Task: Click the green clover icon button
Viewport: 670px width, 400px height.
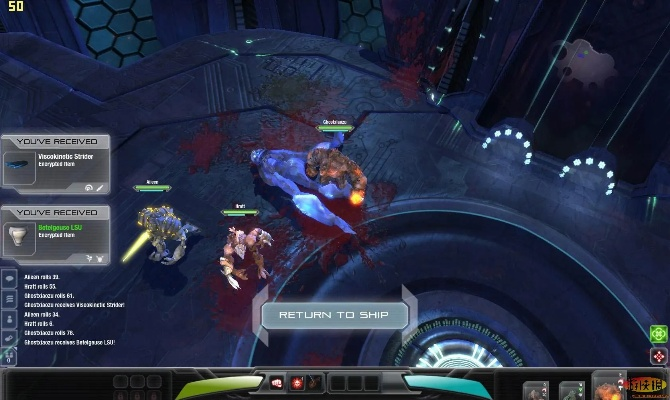Action: click(x=658, y=335)
